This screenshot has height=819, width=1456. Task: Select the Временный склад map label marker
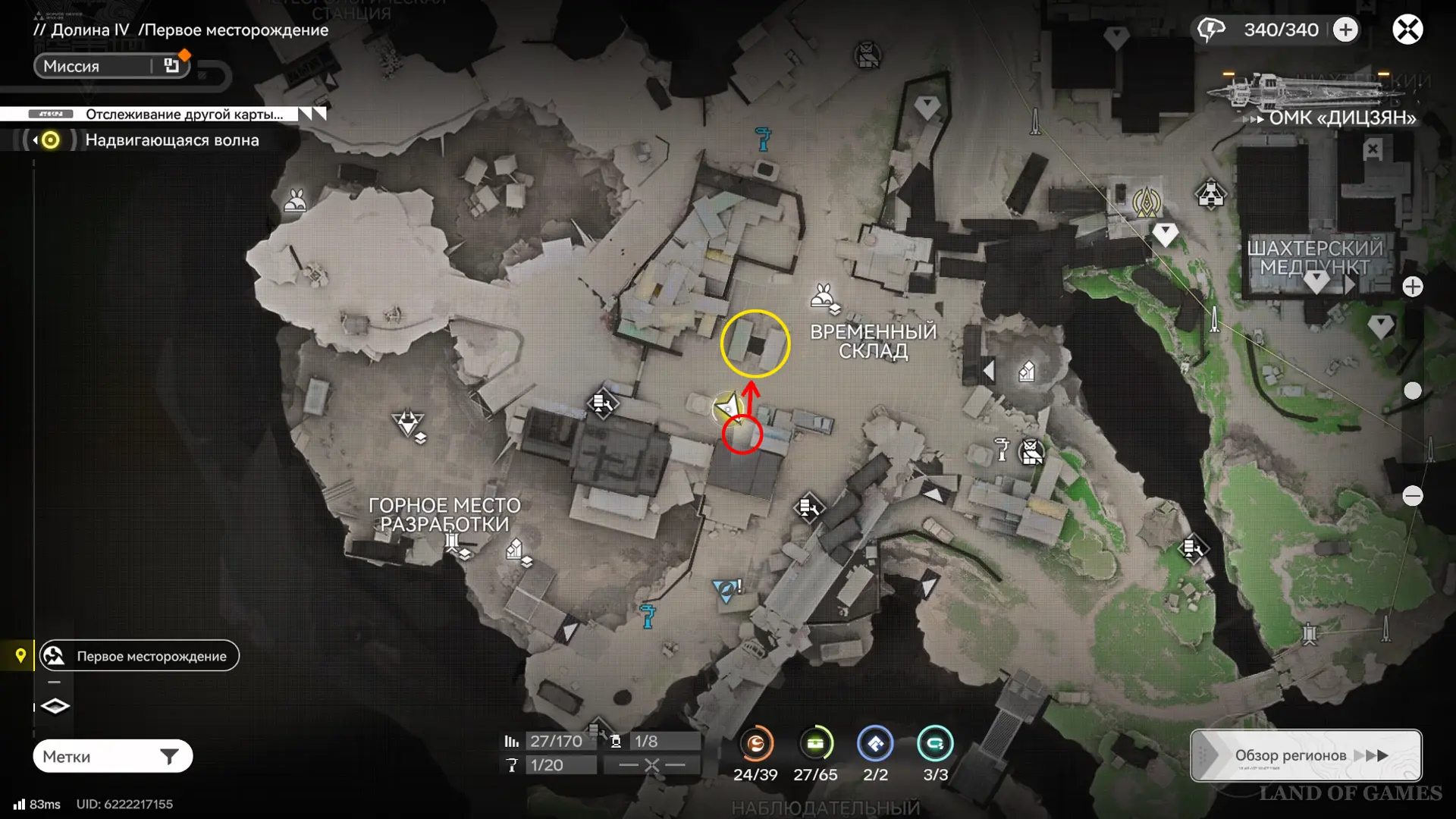873,341
